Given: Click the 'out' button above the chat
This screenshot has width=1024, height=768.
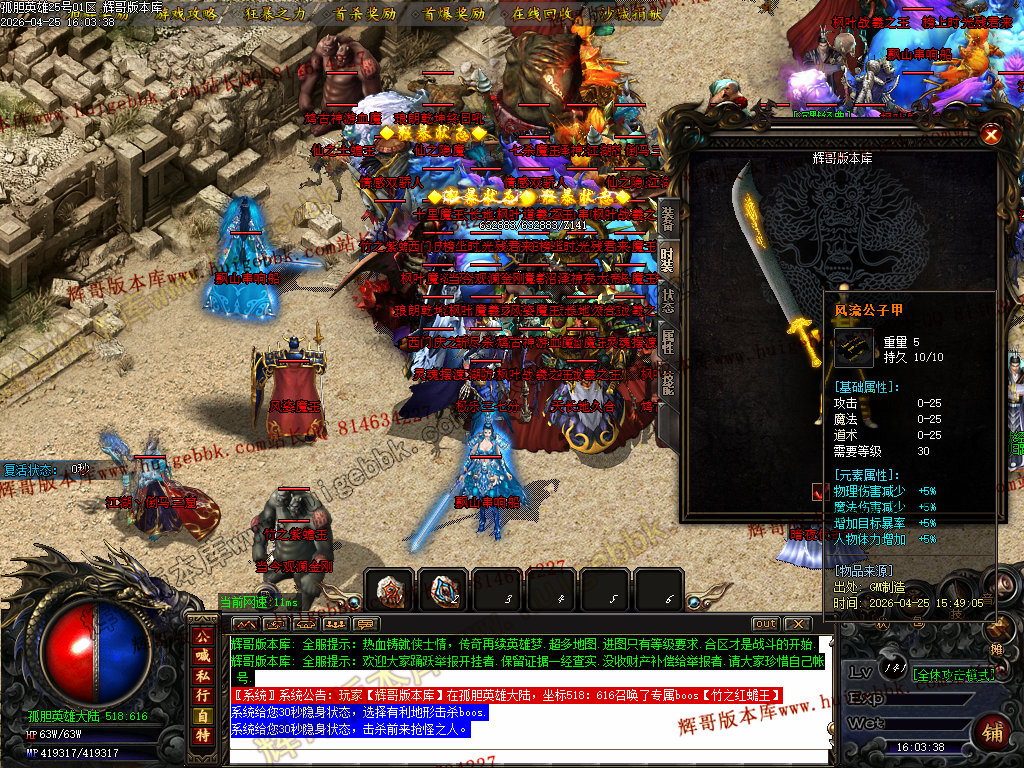Looking at the screenshot, I should point(765,624).
